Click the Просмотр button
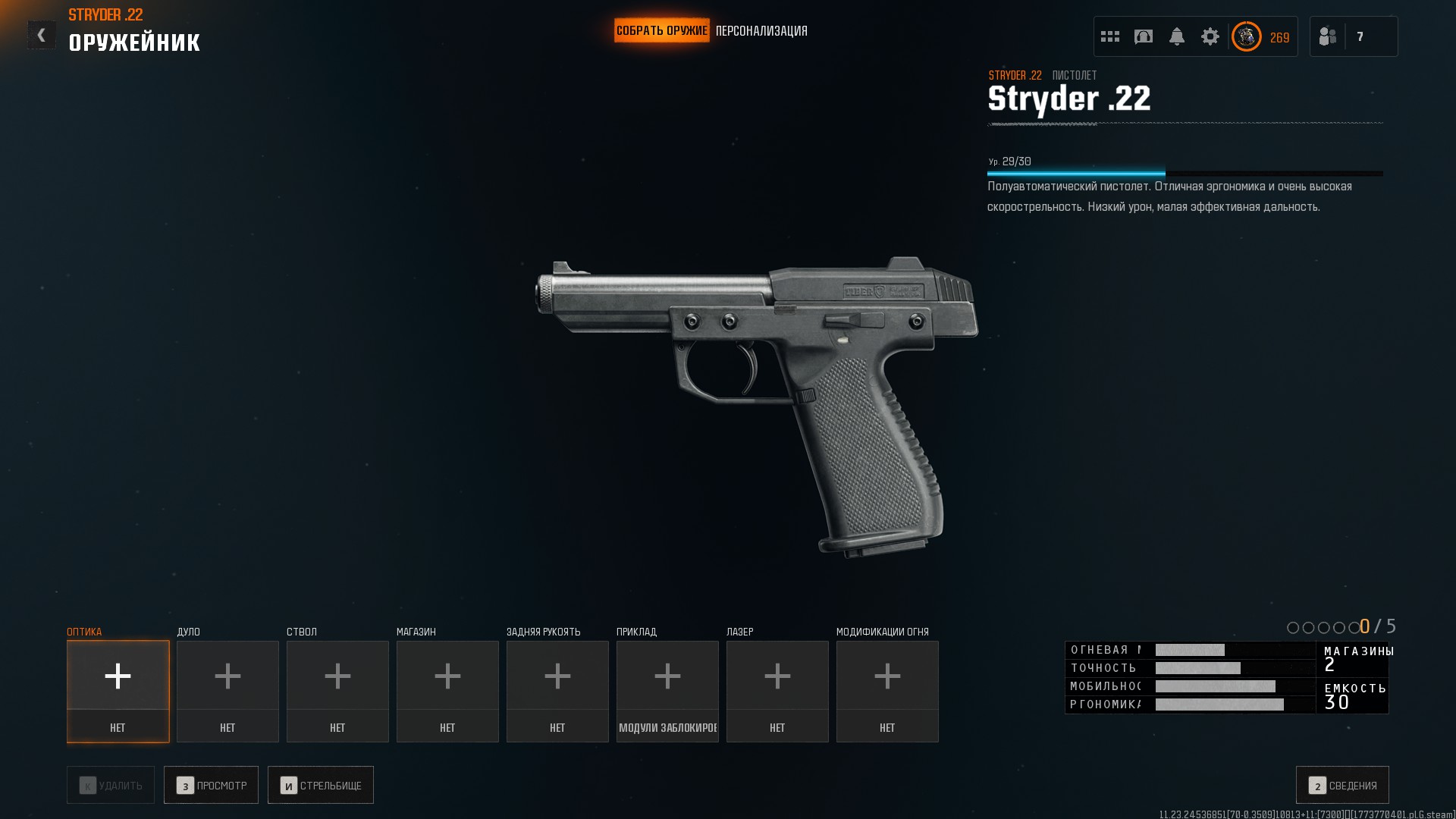 pyautogui.click(x=211, y=785)
